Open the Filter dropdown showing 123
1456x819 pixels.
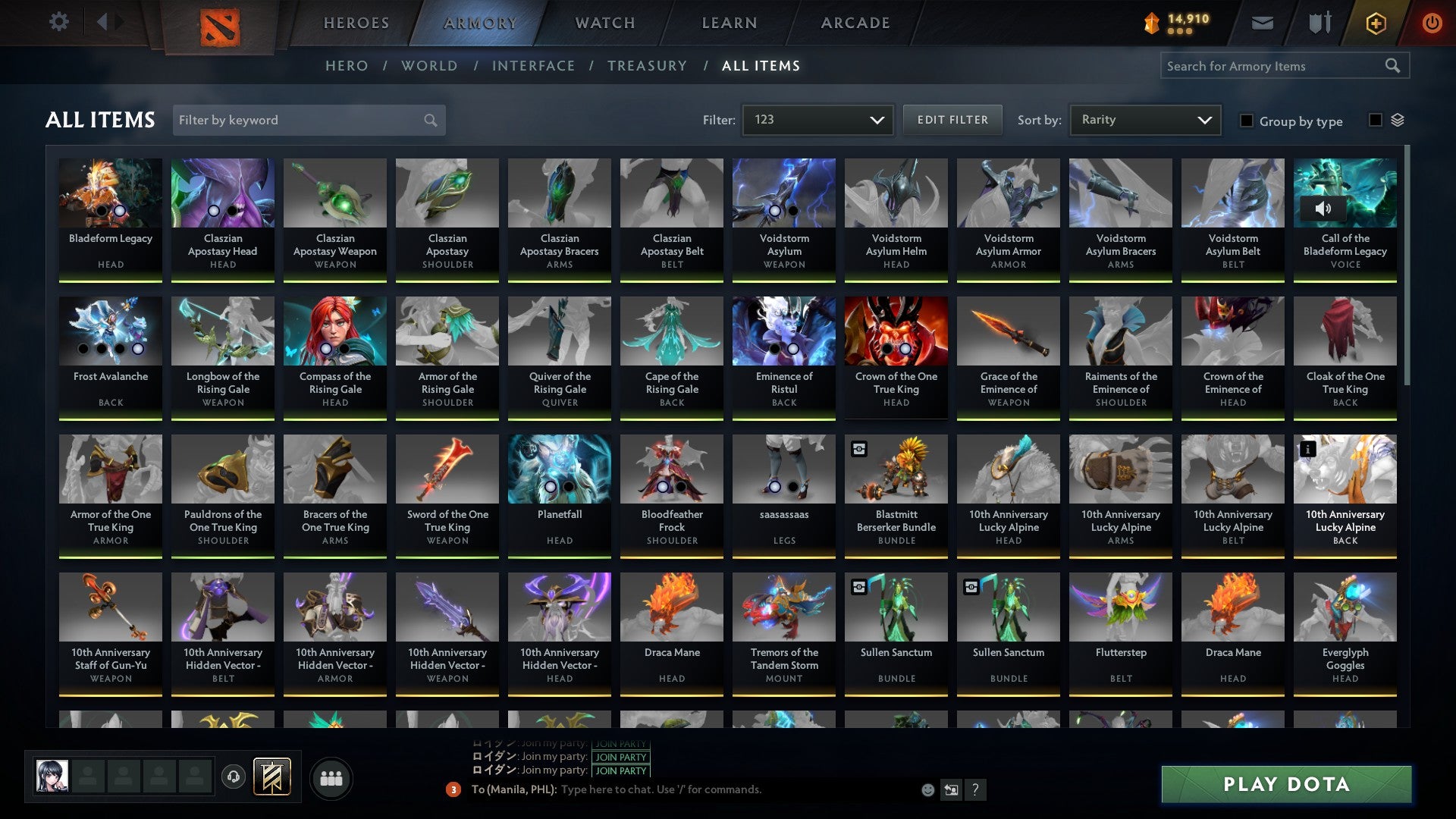(x=817, y=120)
